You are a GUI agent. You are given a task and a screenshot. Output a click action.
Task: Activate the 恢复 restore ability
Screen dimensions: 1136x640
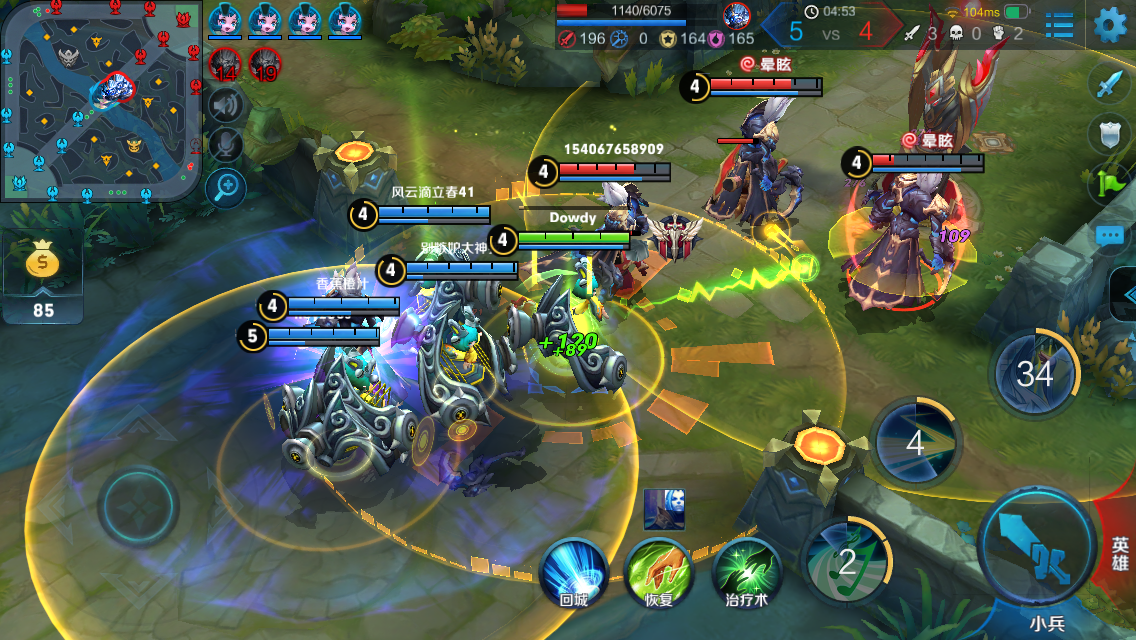point(658,570)
